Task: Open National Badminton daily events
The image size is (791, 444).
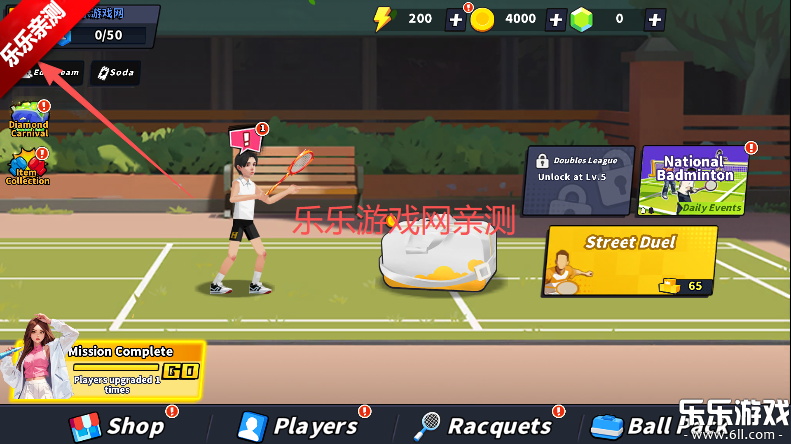Action: [694, 180]
